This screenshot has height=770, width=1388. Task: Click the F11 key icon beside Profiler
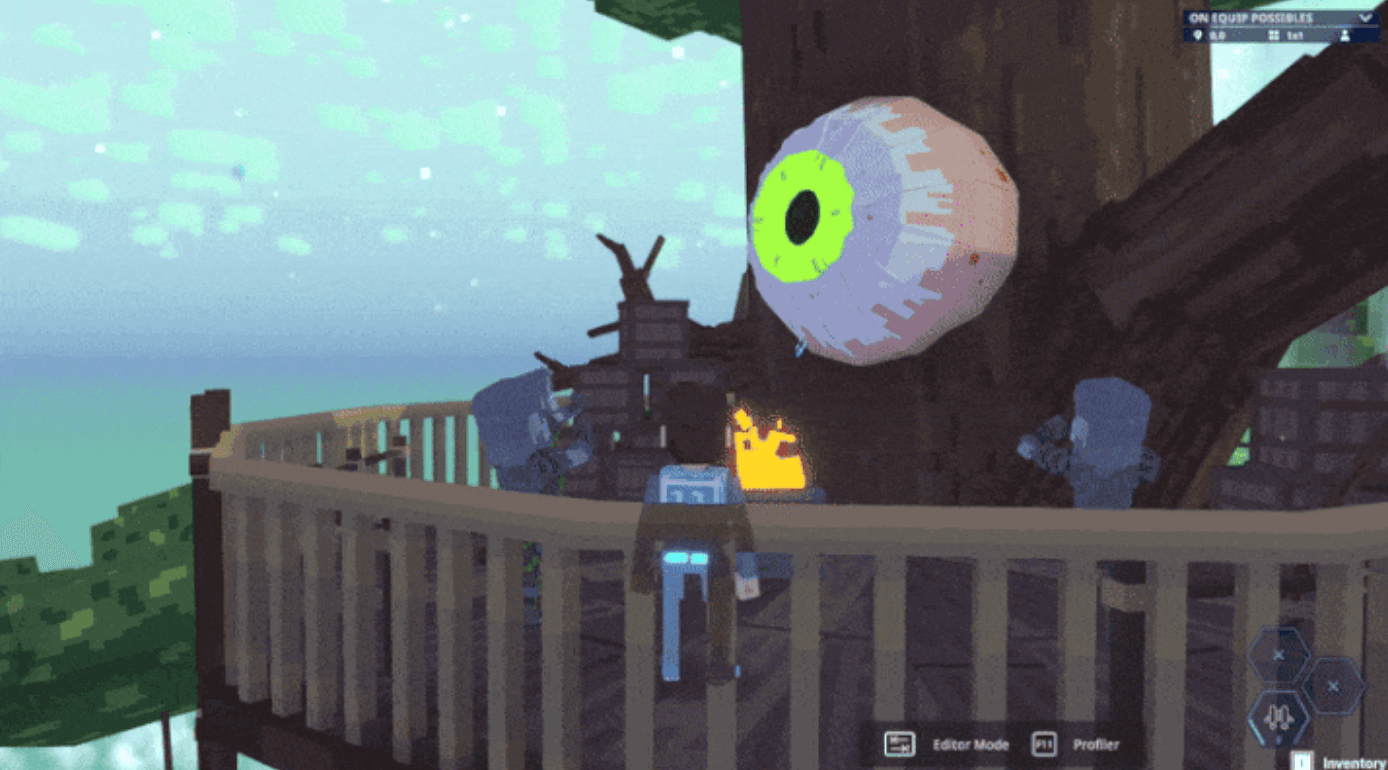1043,744
